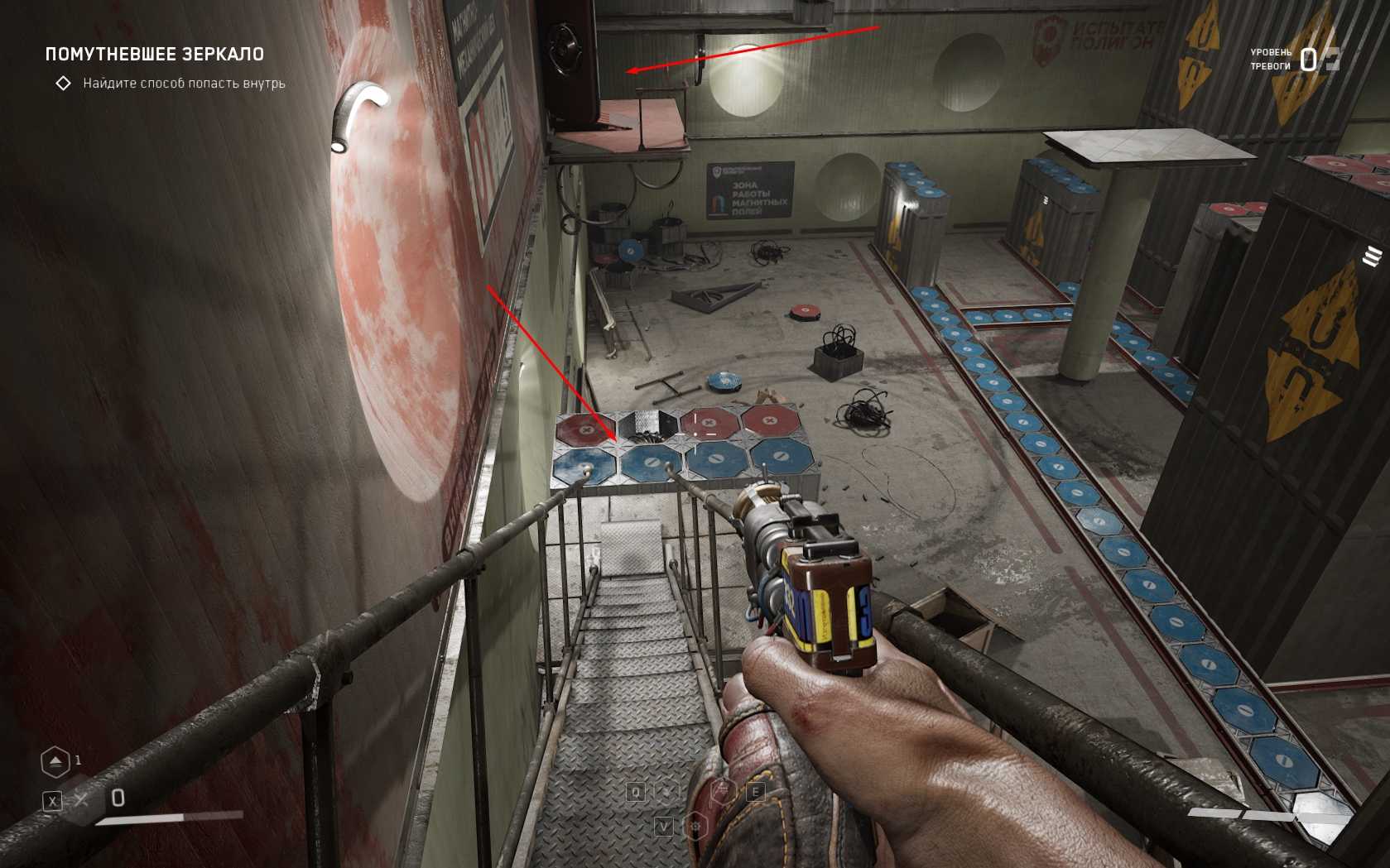
Task: Click the "Найдите способ попасть внутрь" objective
Action: pos(184,84)
